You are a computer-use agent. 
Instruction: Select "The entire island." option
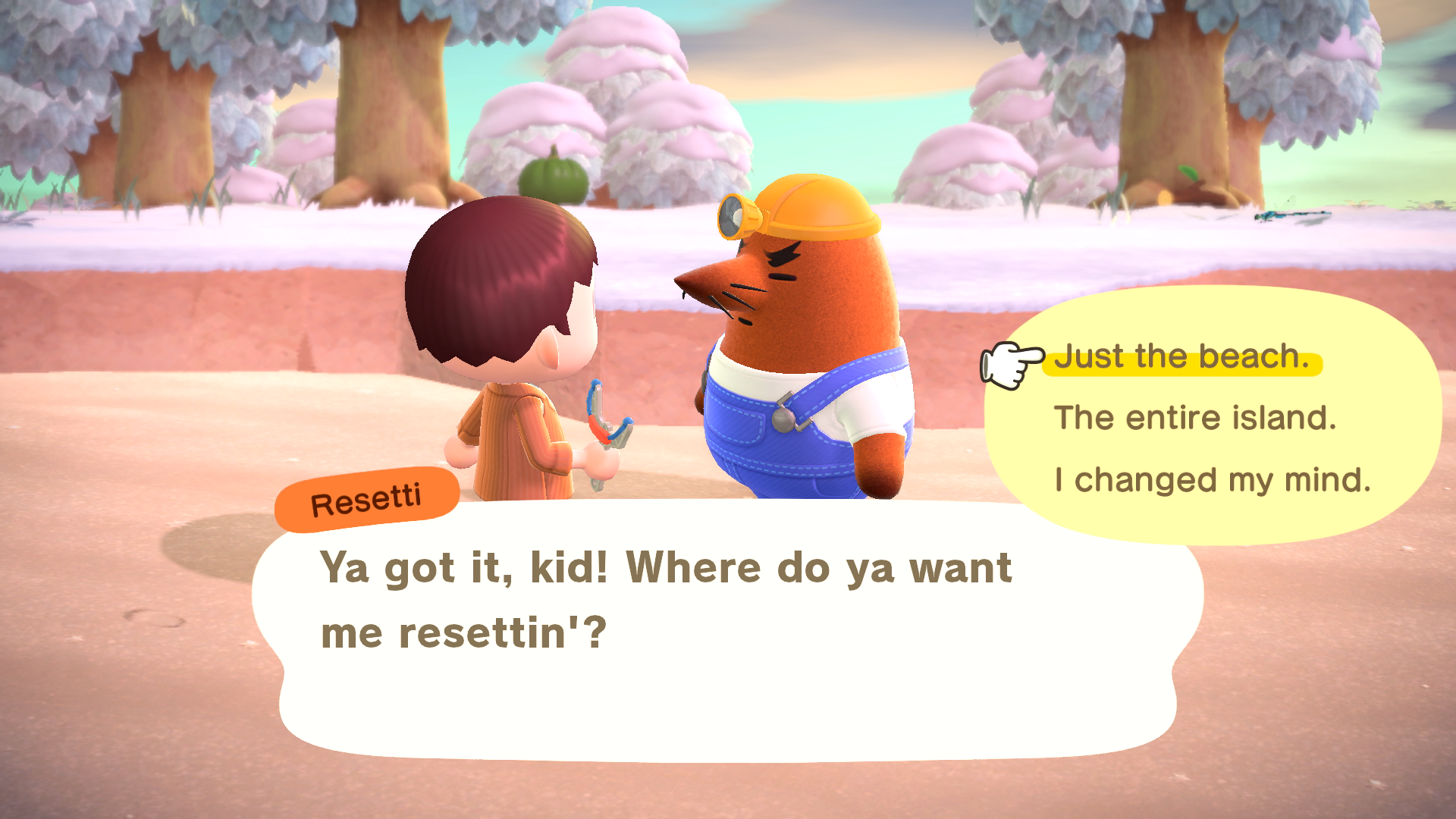point(1195,418)
